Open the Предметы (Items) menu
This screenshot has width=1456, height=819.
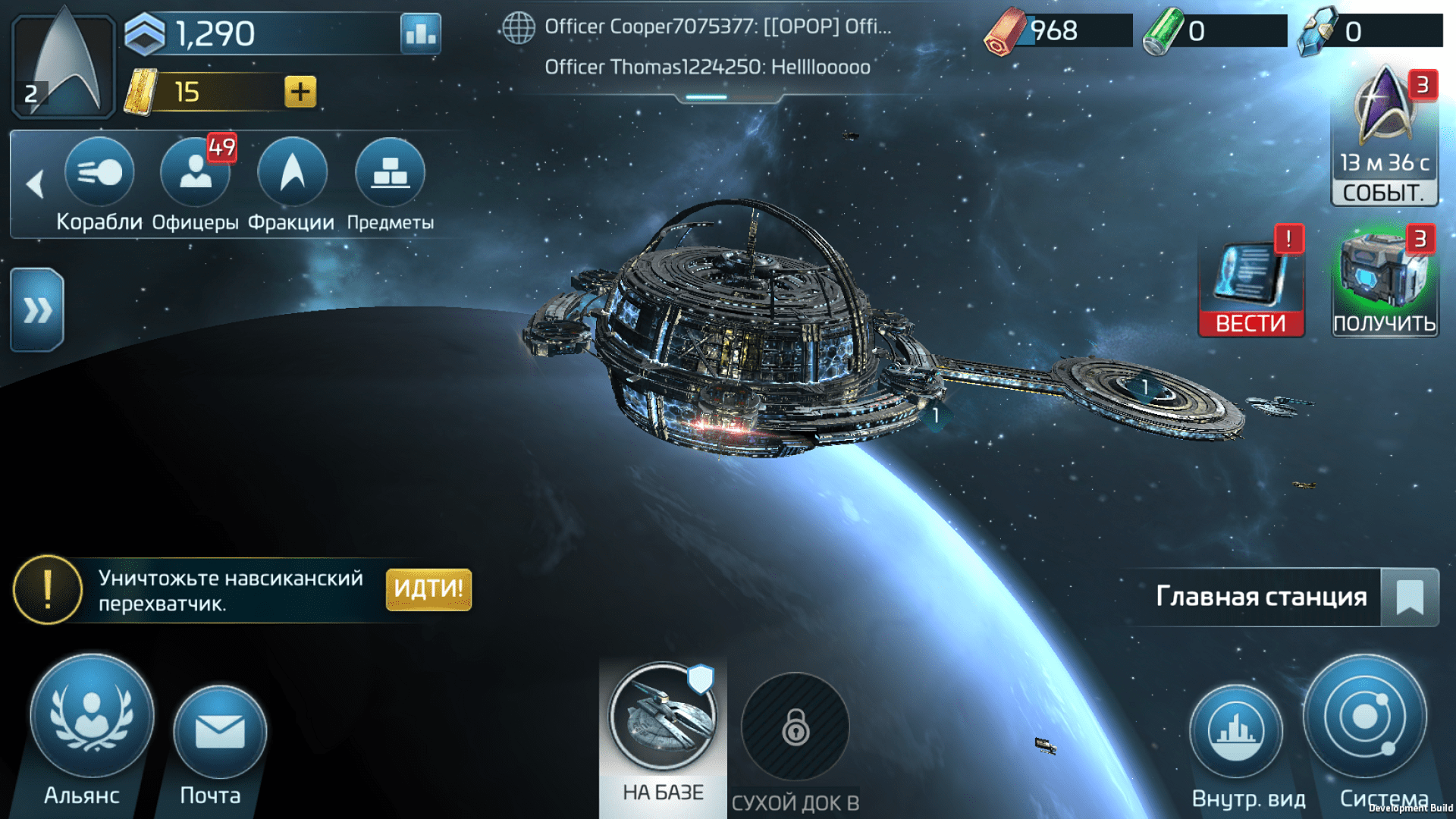(390, 173)
